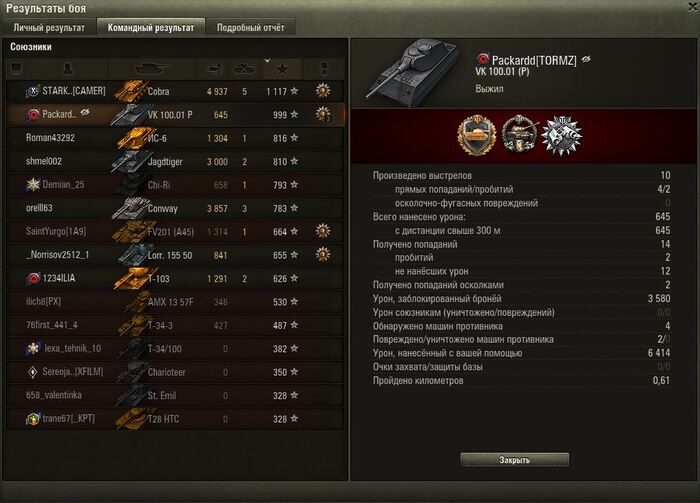Select trane67's T28 HTC row
The image size is (700, 503).
(x=175, y=419)
